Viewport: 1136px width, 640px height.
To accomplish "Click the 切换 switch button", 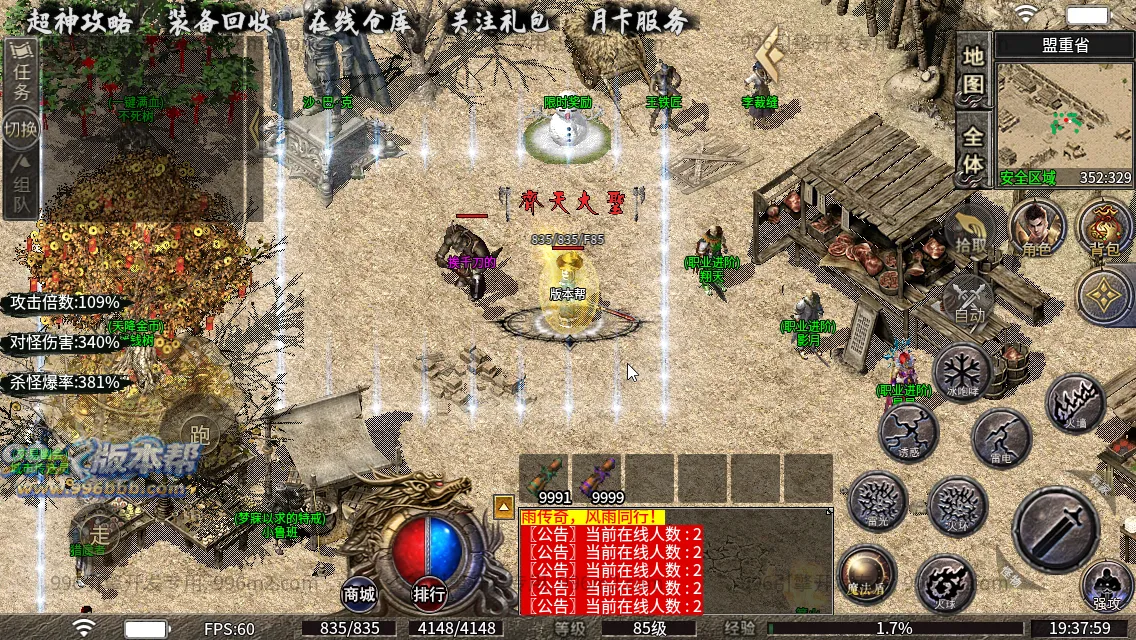I will [21, 129].
